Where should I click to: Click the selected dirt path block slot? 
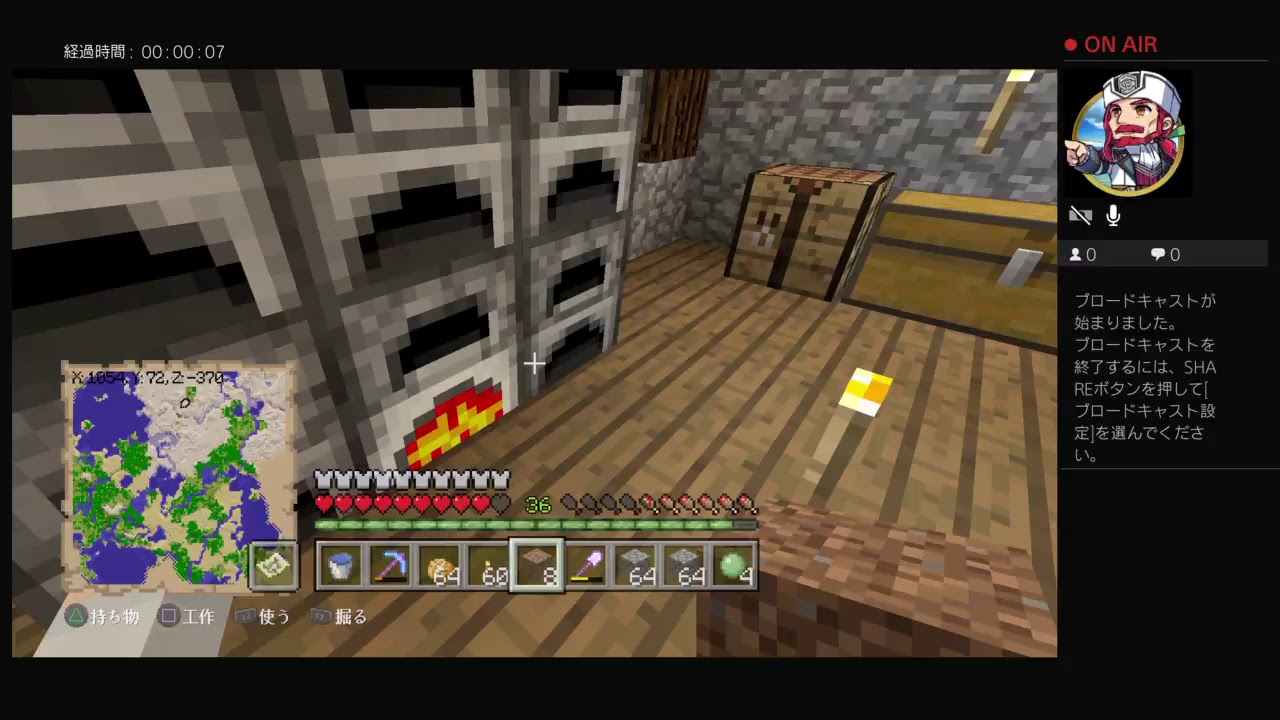pyautogui.click(x=538, y=566)
